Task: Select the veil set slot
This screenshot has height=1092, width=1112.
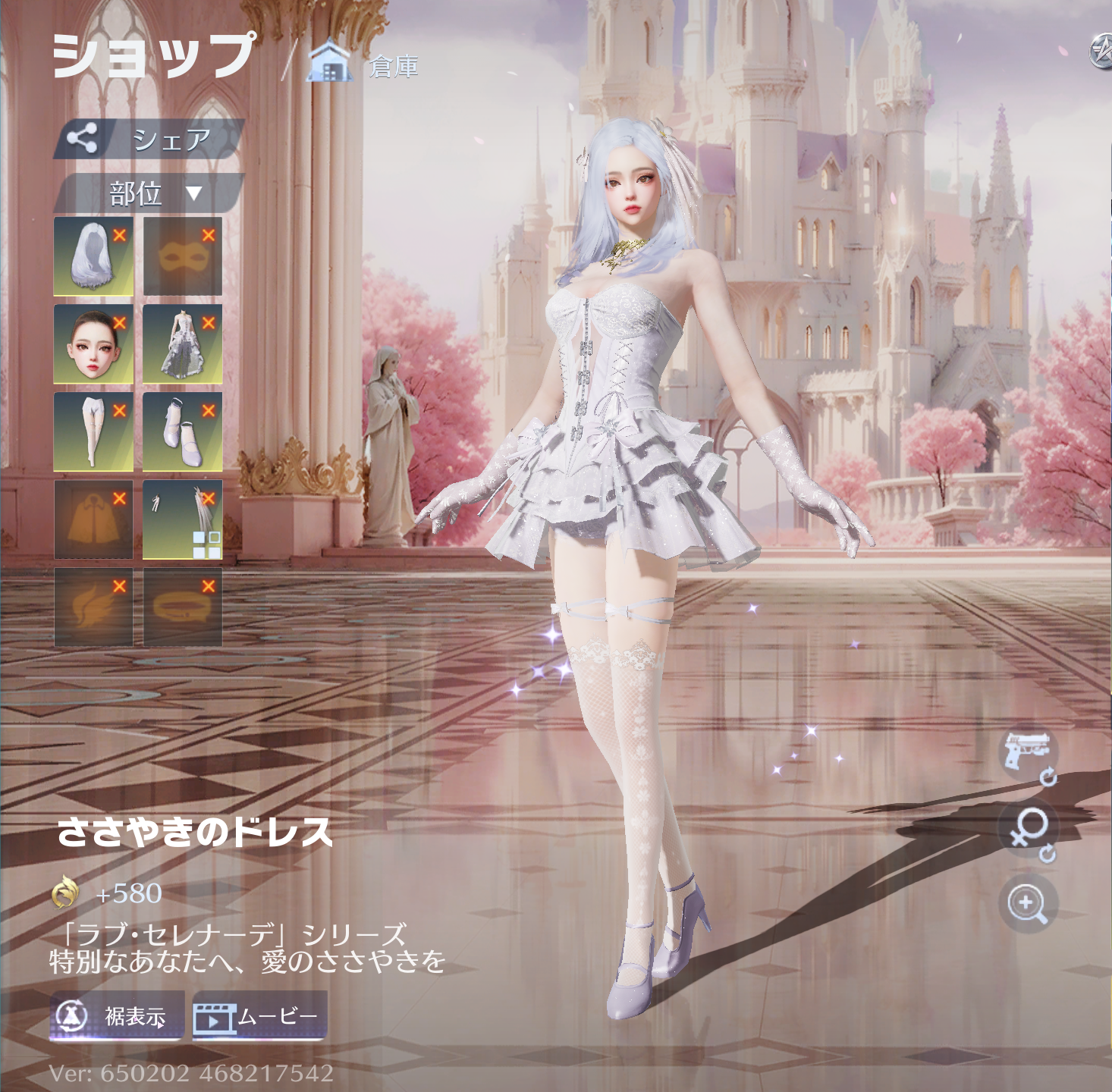Action: click(x=181, y=520)
